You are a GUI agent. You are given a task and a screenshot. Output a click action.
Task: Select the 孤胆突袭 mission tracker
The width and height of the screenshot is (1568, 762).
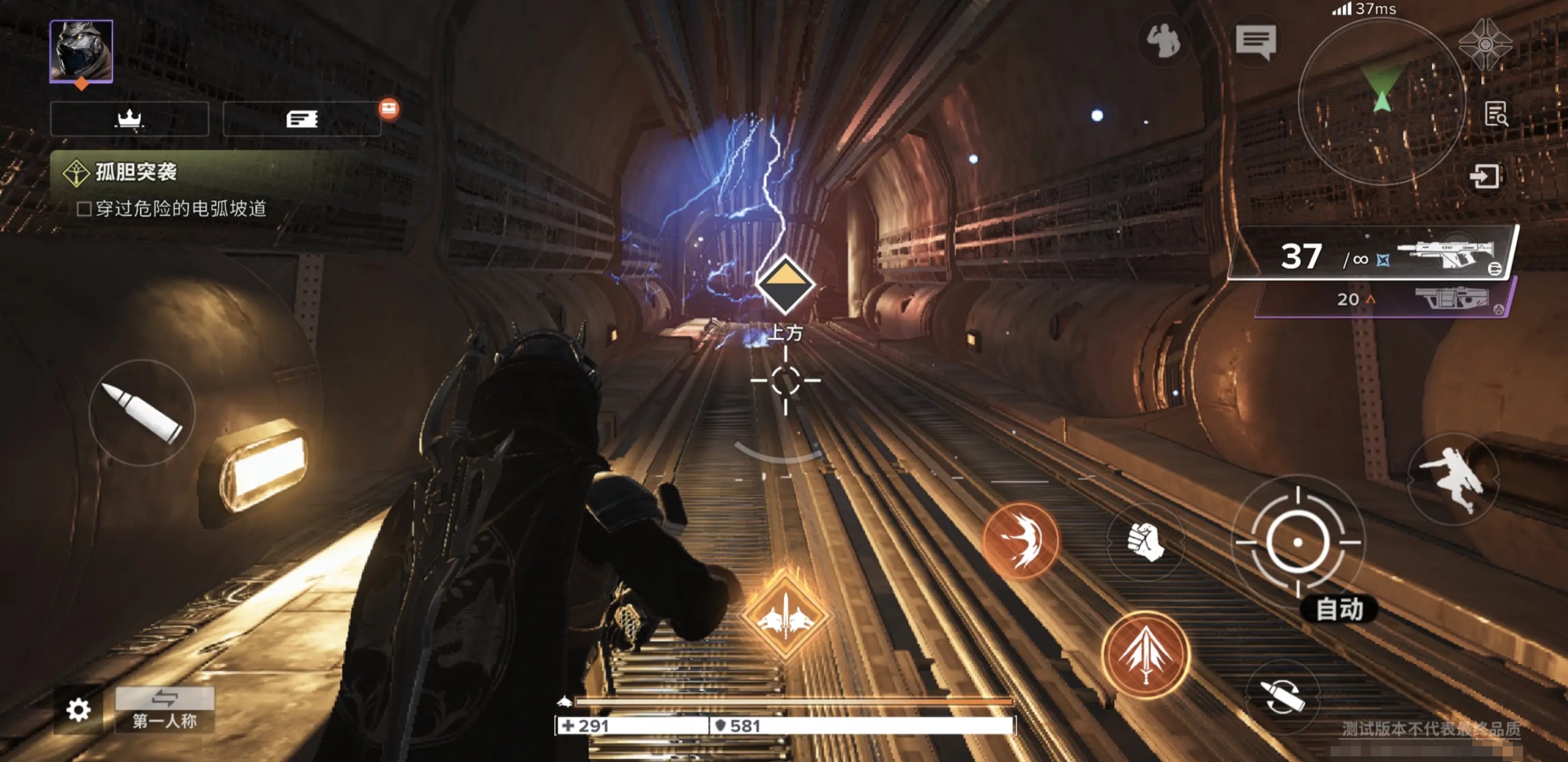[x=136, y=172]
